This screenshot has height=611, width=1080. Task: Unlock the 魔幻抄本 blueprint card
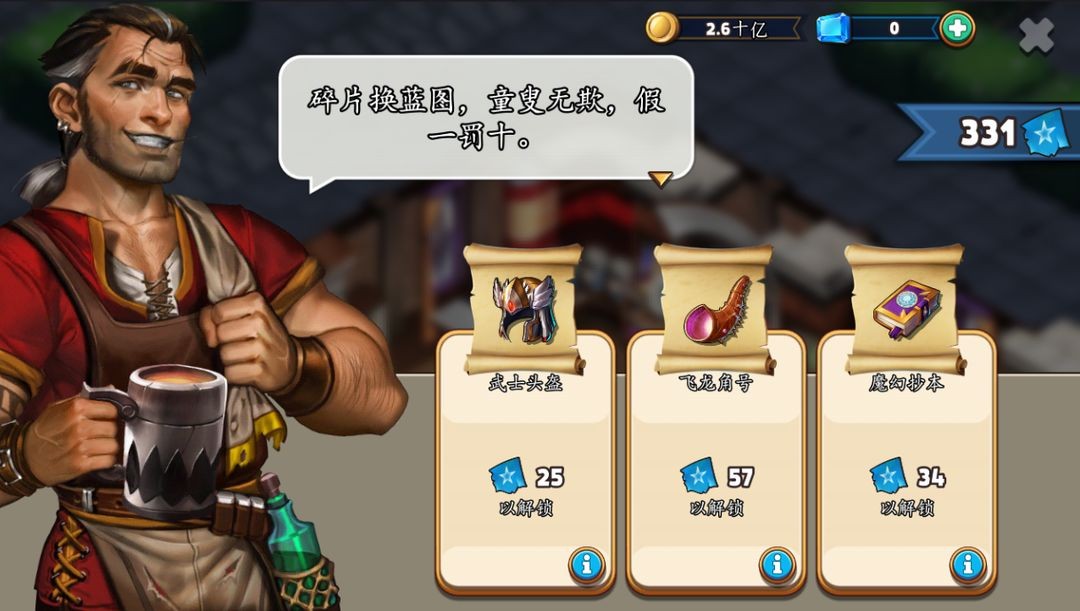click(906, 488)
